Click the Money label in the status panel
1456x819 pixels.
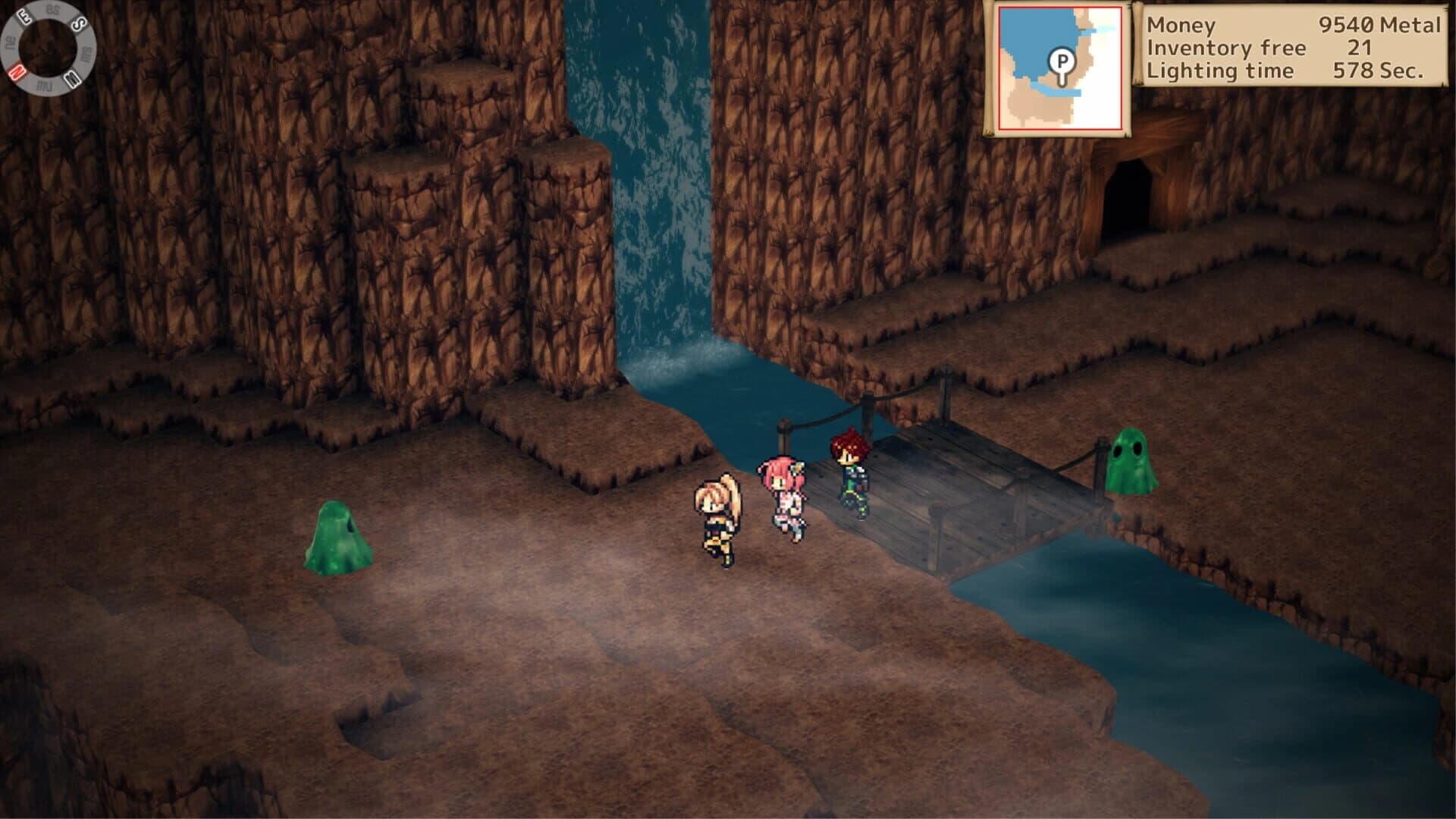pos(1181,25)
